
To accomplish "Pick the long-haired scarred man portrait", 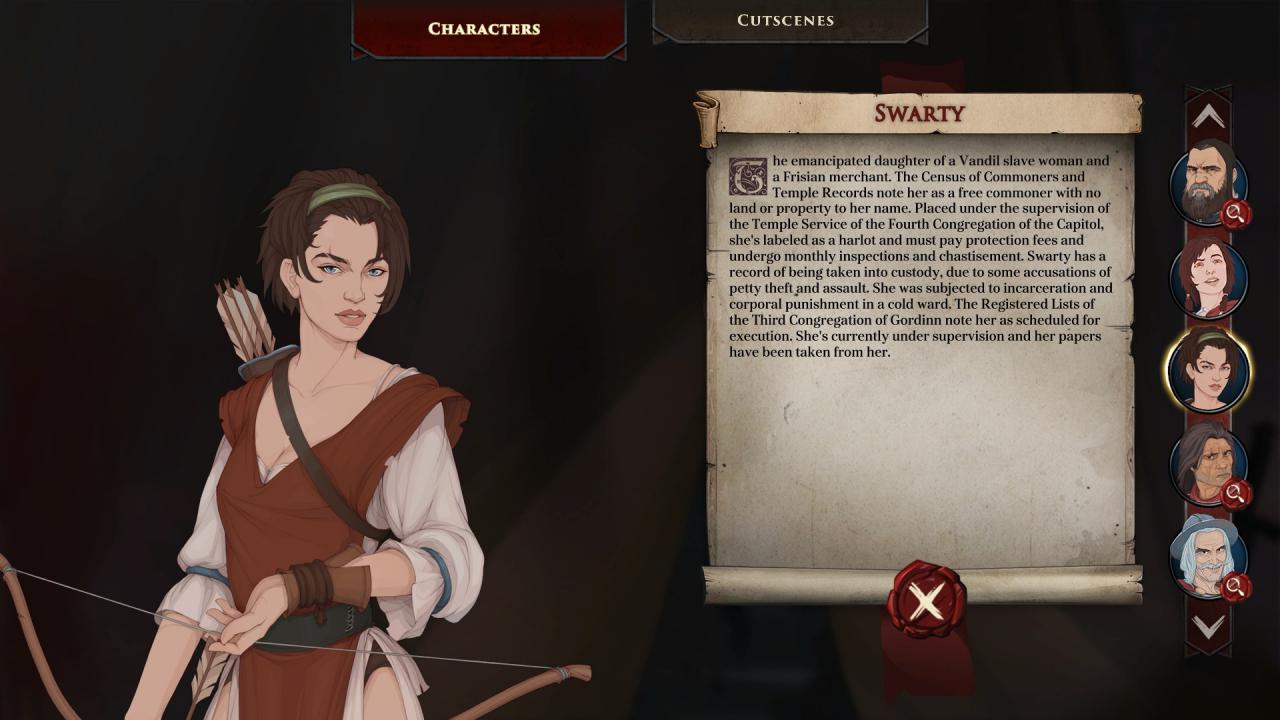I will tap(1207, 463).
